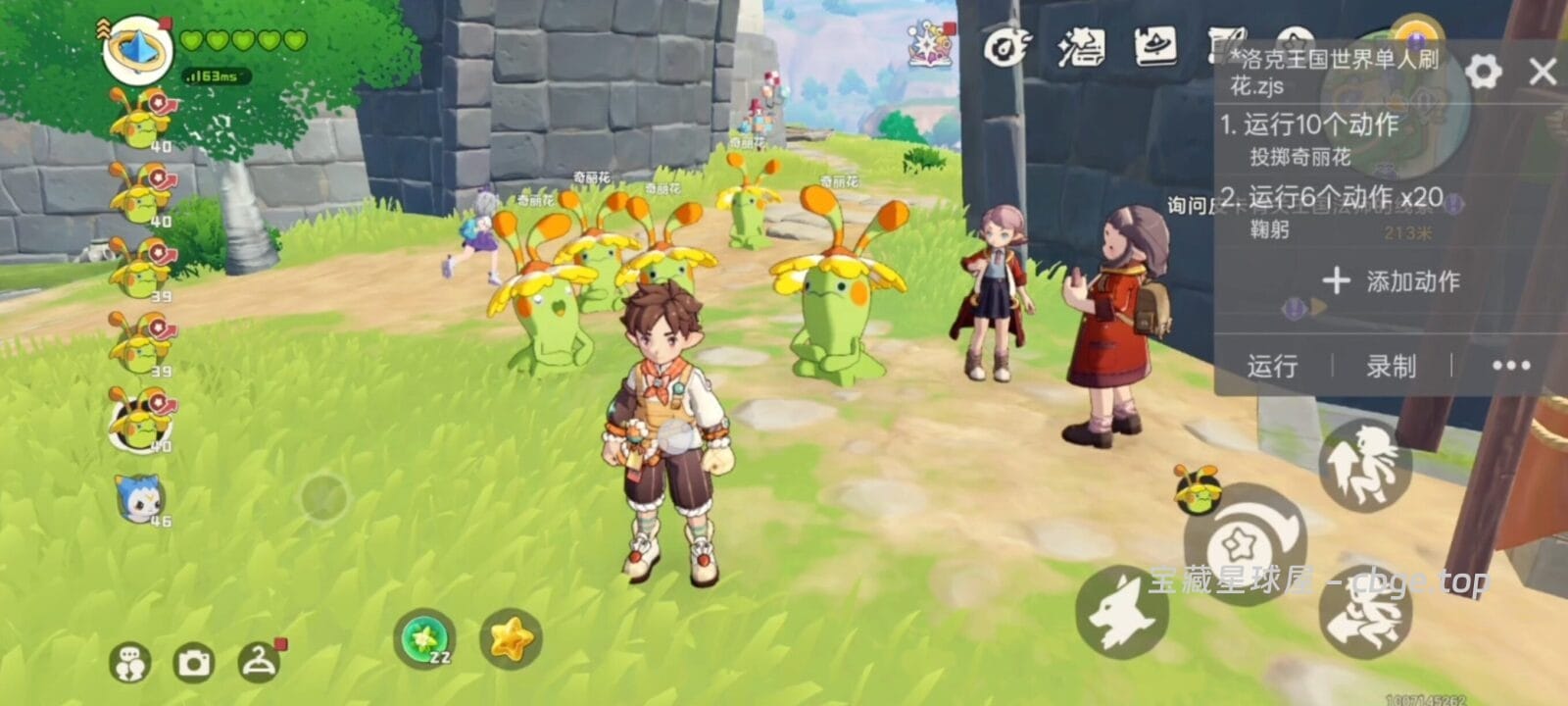Select step 1 运行10个动作
1568x706 pixels.
pos(1309,125)
